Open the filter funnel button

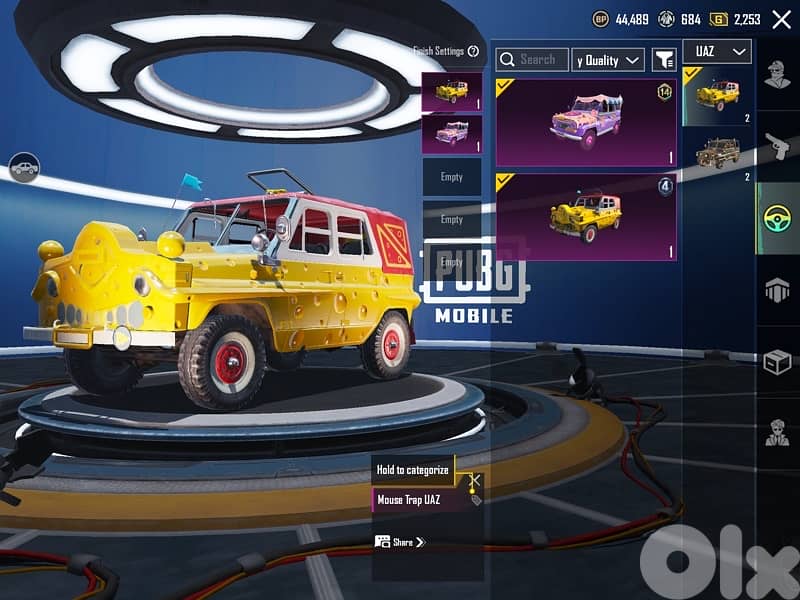[664, 60]
